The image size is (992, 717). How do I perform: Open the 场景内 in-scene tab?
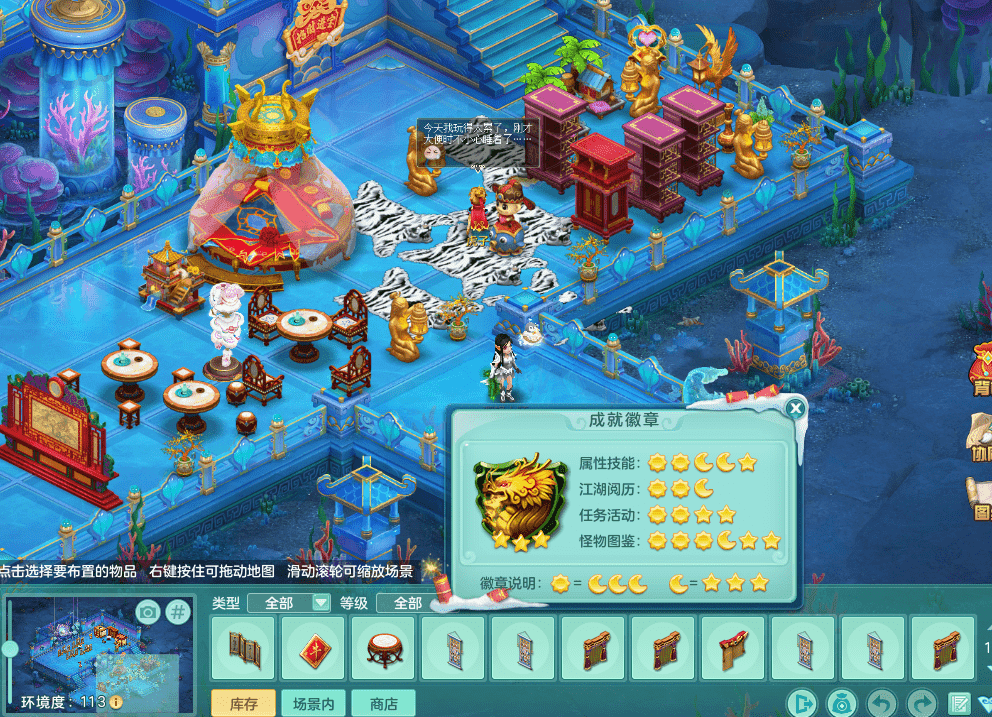[x=314, y=704]
